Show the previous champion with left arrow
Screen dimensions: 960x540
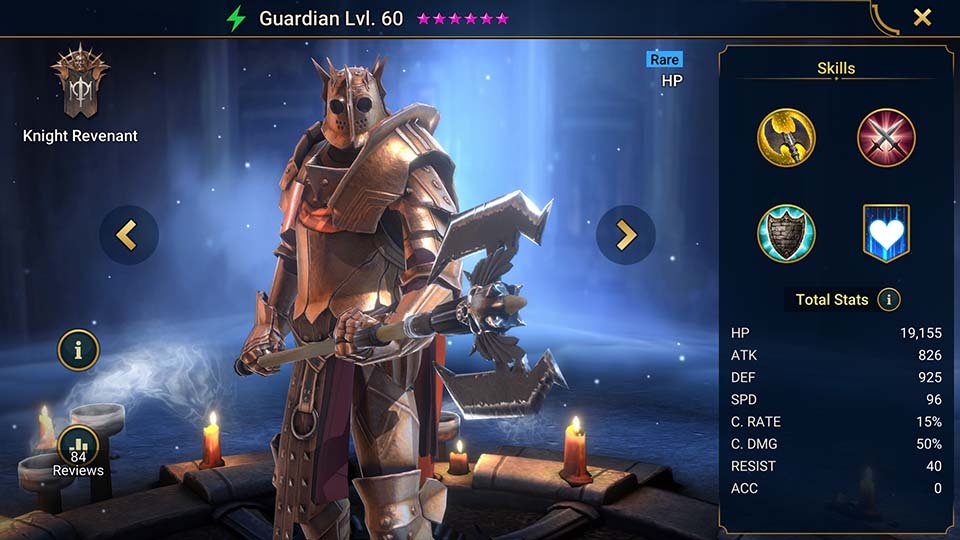pos(128,235)
